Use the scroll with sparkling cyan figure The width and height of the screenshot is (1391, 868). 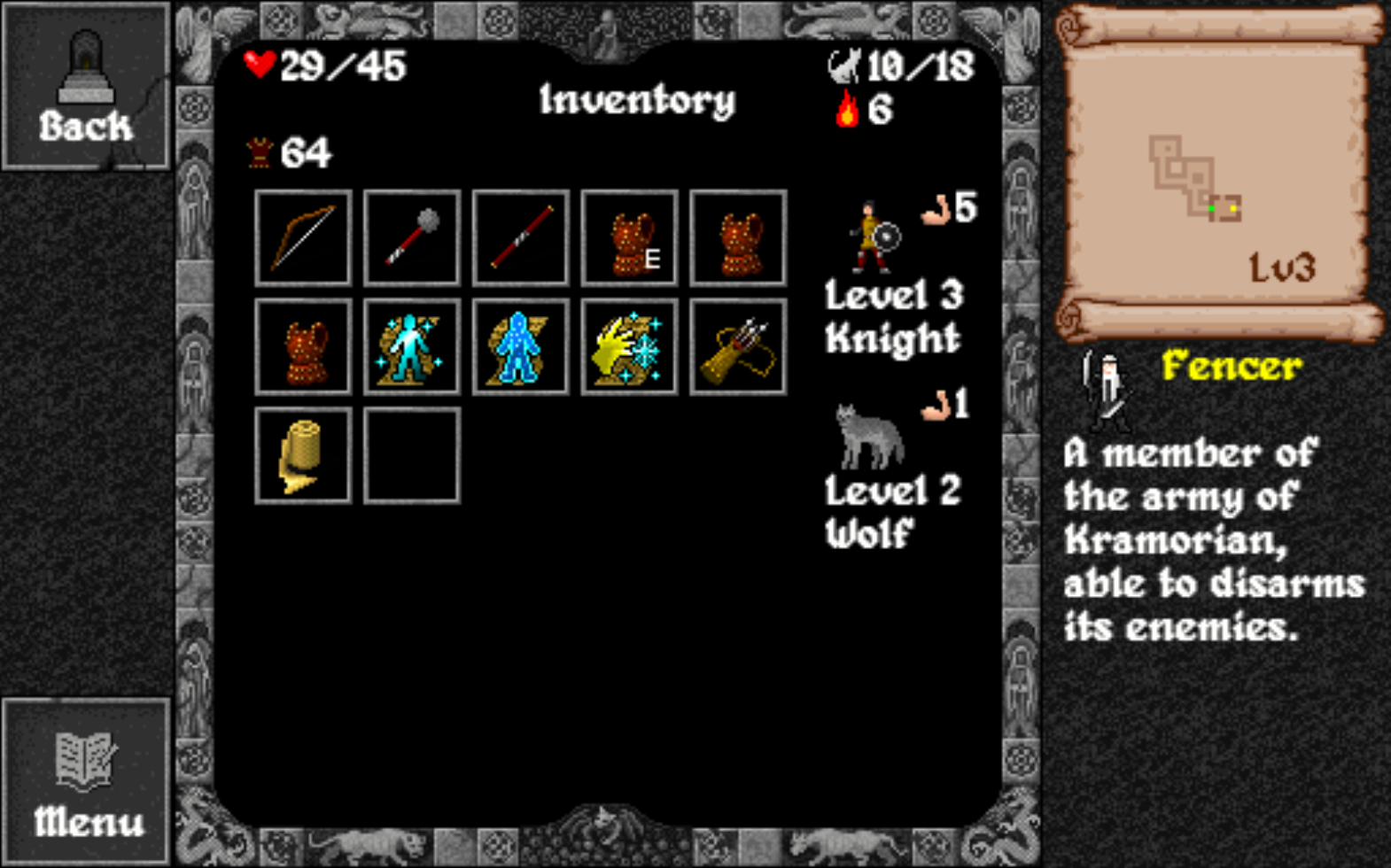coord(412,346)
